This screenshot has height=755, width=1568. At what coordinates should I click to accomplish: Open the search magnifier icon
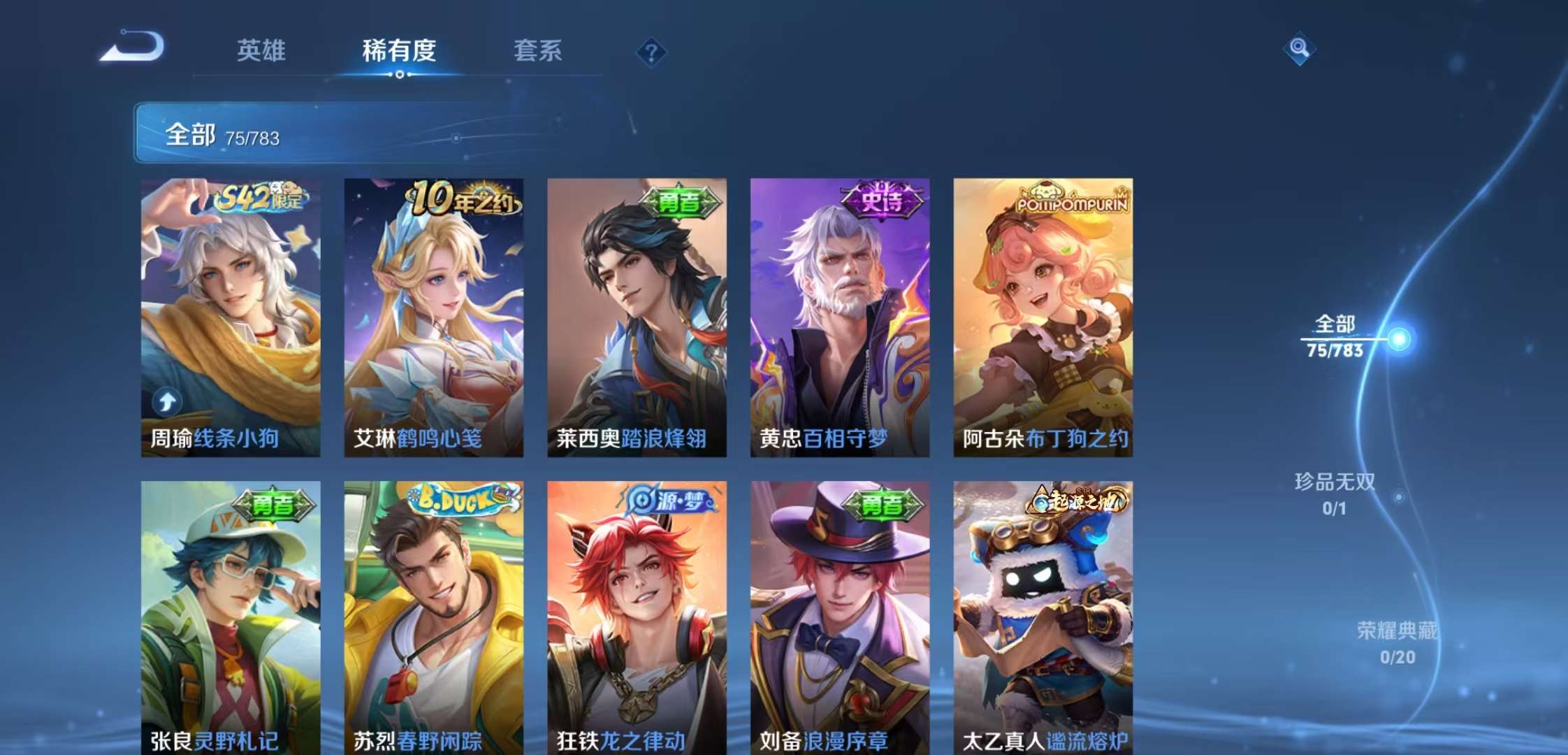pyautogui.click(x=1298, y=50)
